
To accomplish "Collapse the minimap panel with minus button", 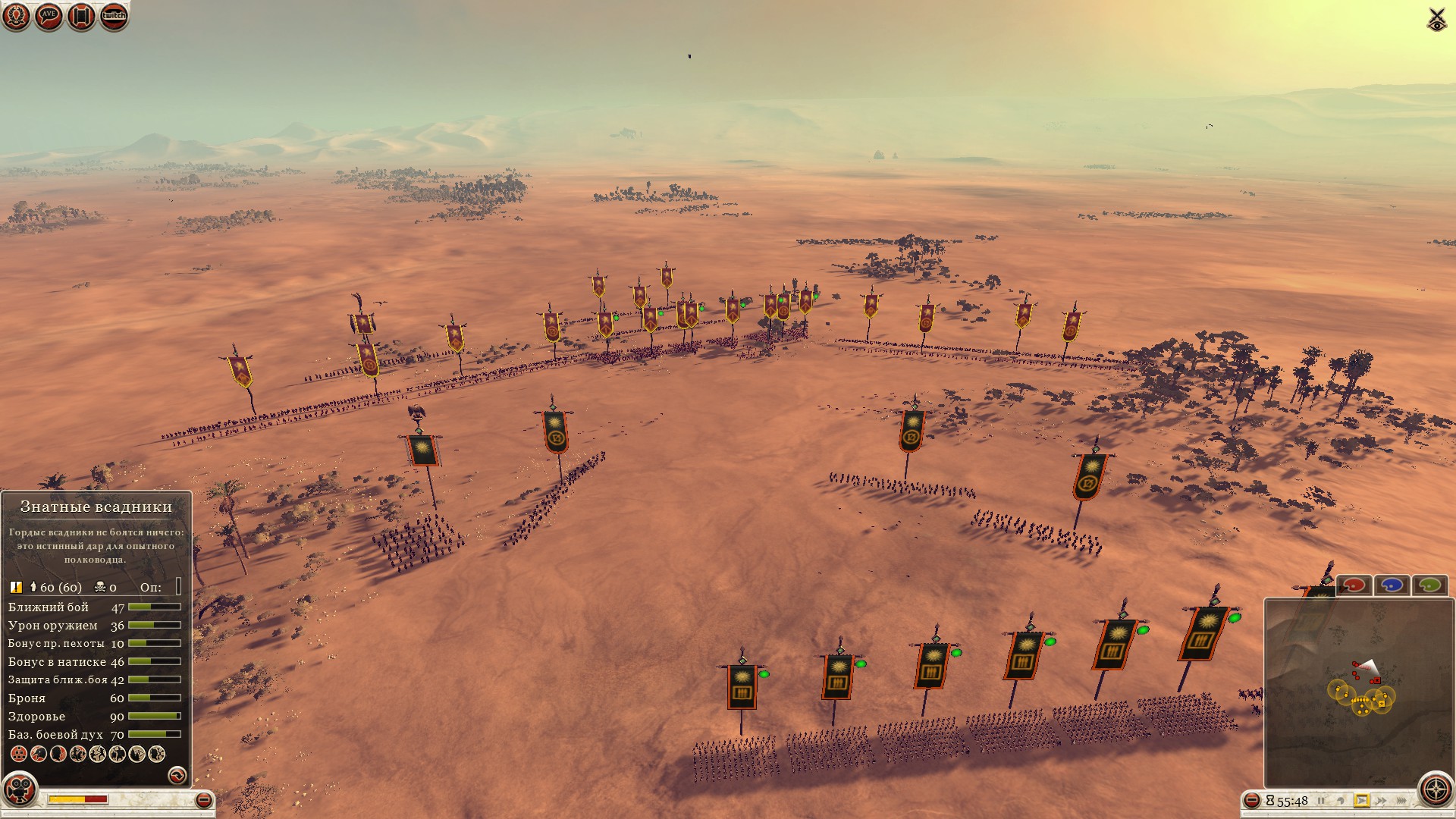I will pos(1252,801).
